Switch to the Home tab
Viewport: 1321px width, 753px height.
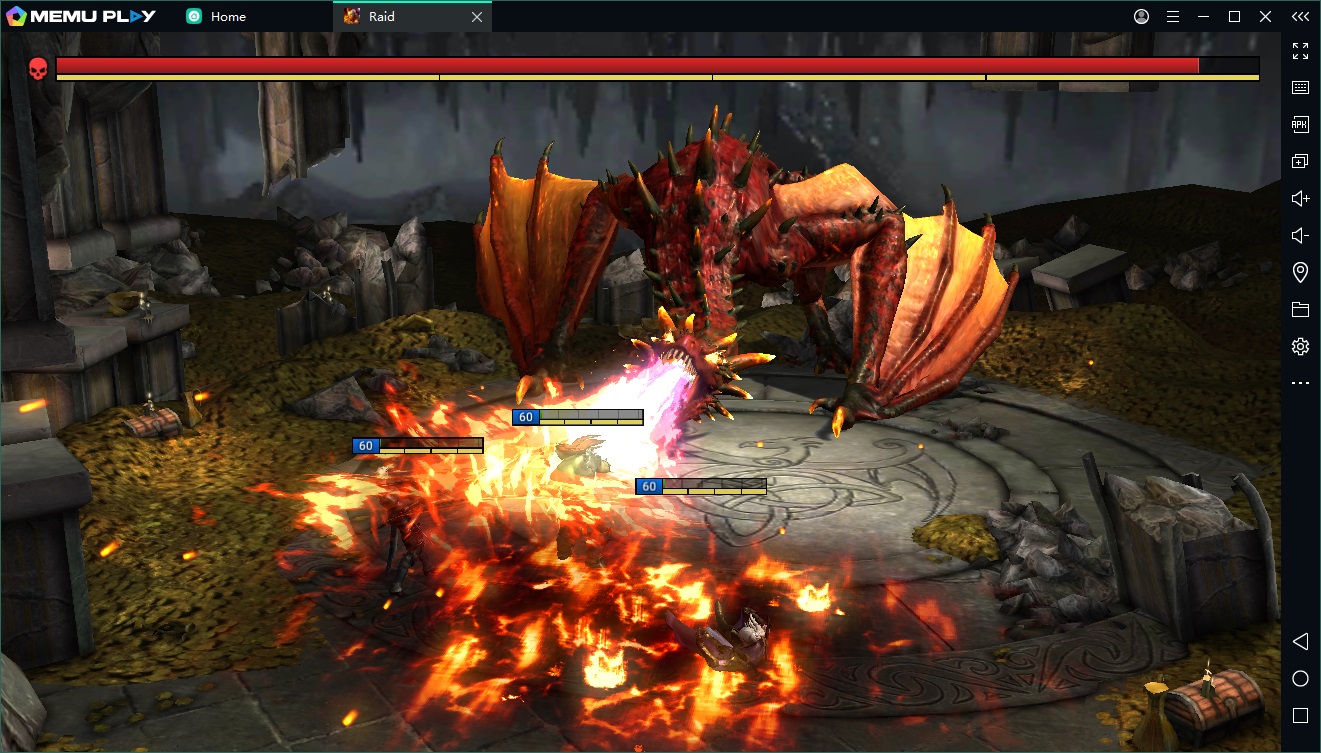[x=228, y=17]
